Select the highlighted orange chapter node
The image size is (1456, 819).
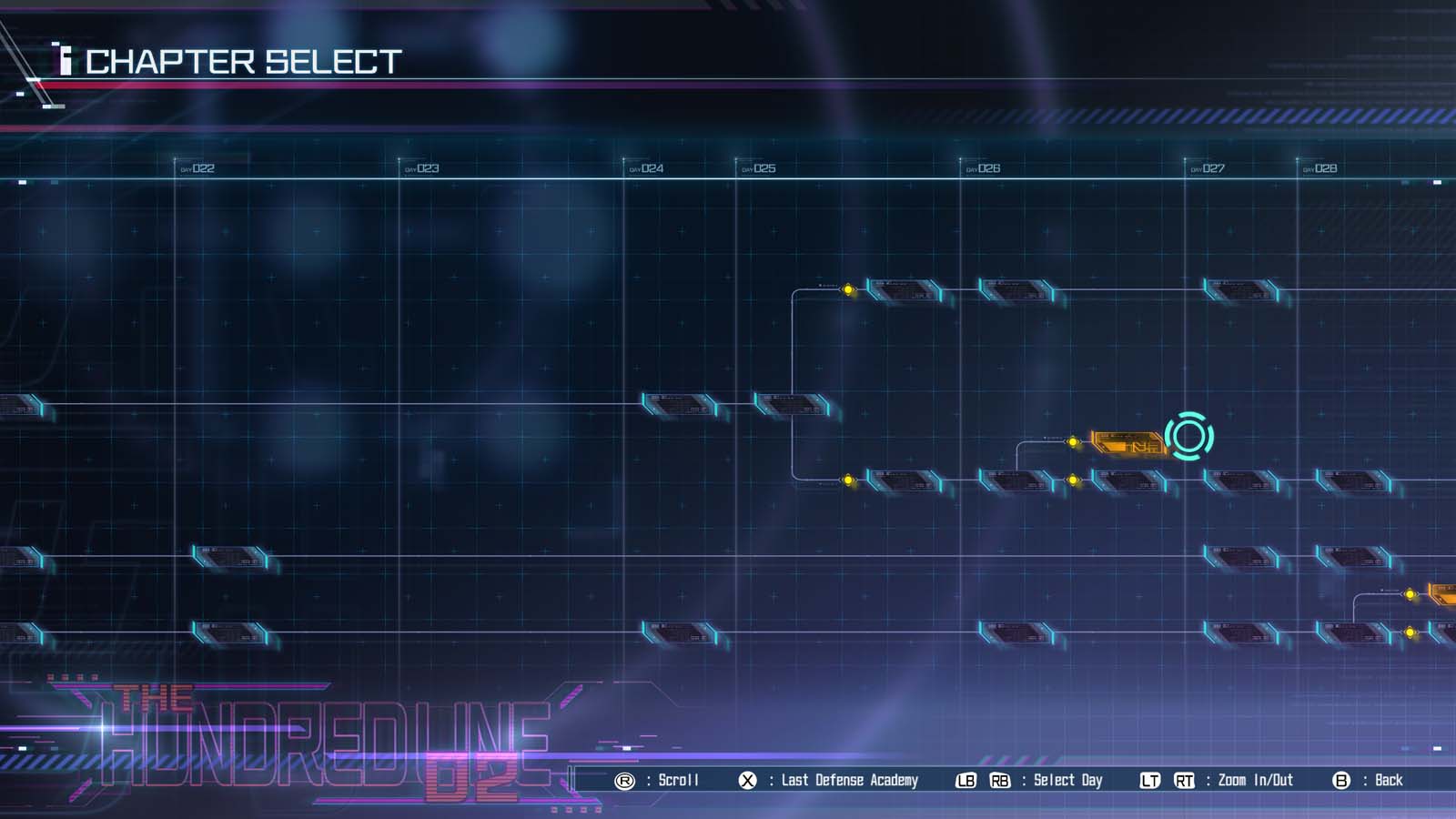tap(1128, 442)
